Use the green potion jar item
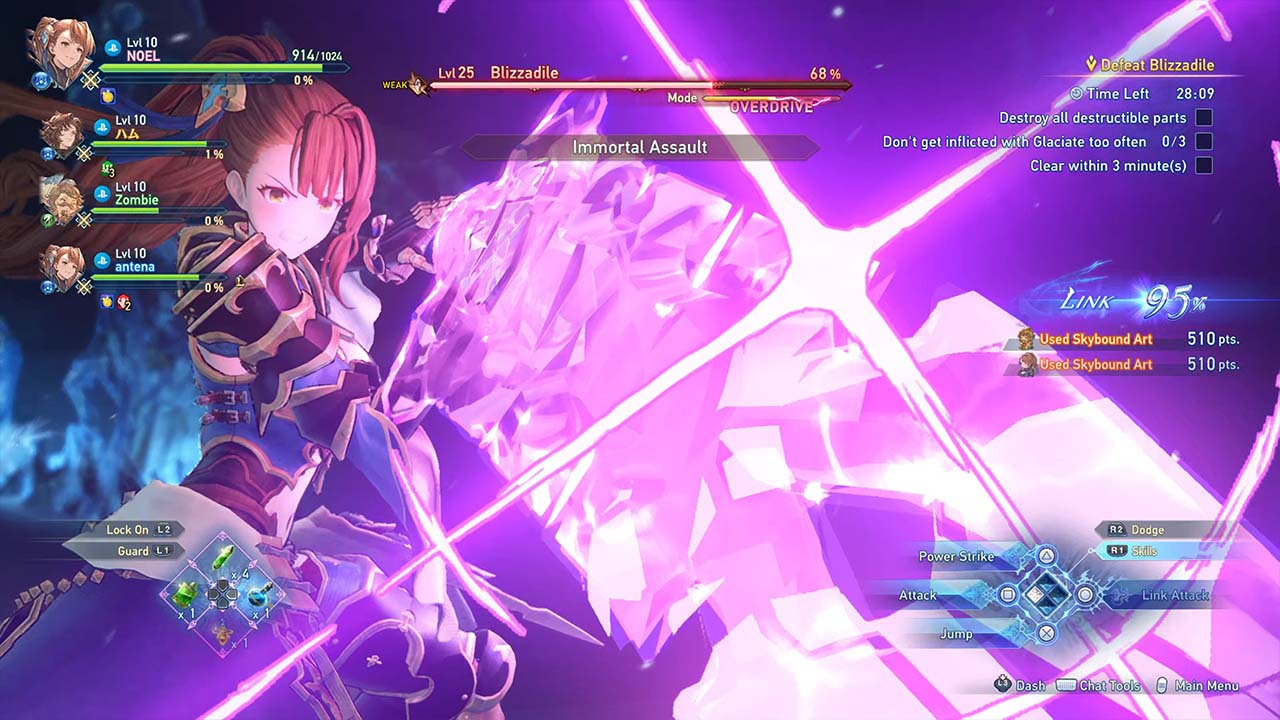This screenshot has height=720, width=1280. point(185,594)
